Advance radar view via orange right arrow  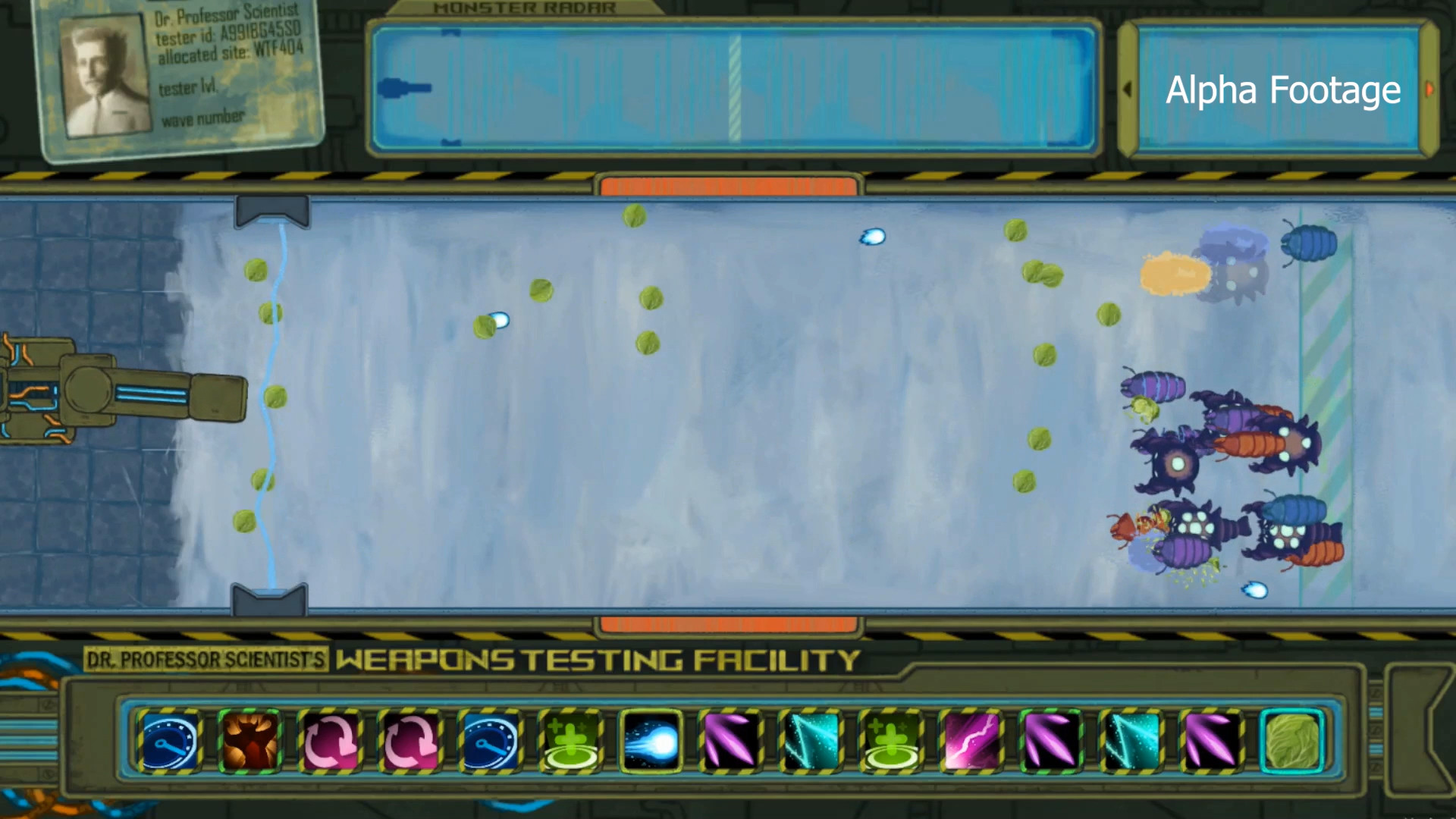pyautogui.click(x=1430, y=89)
